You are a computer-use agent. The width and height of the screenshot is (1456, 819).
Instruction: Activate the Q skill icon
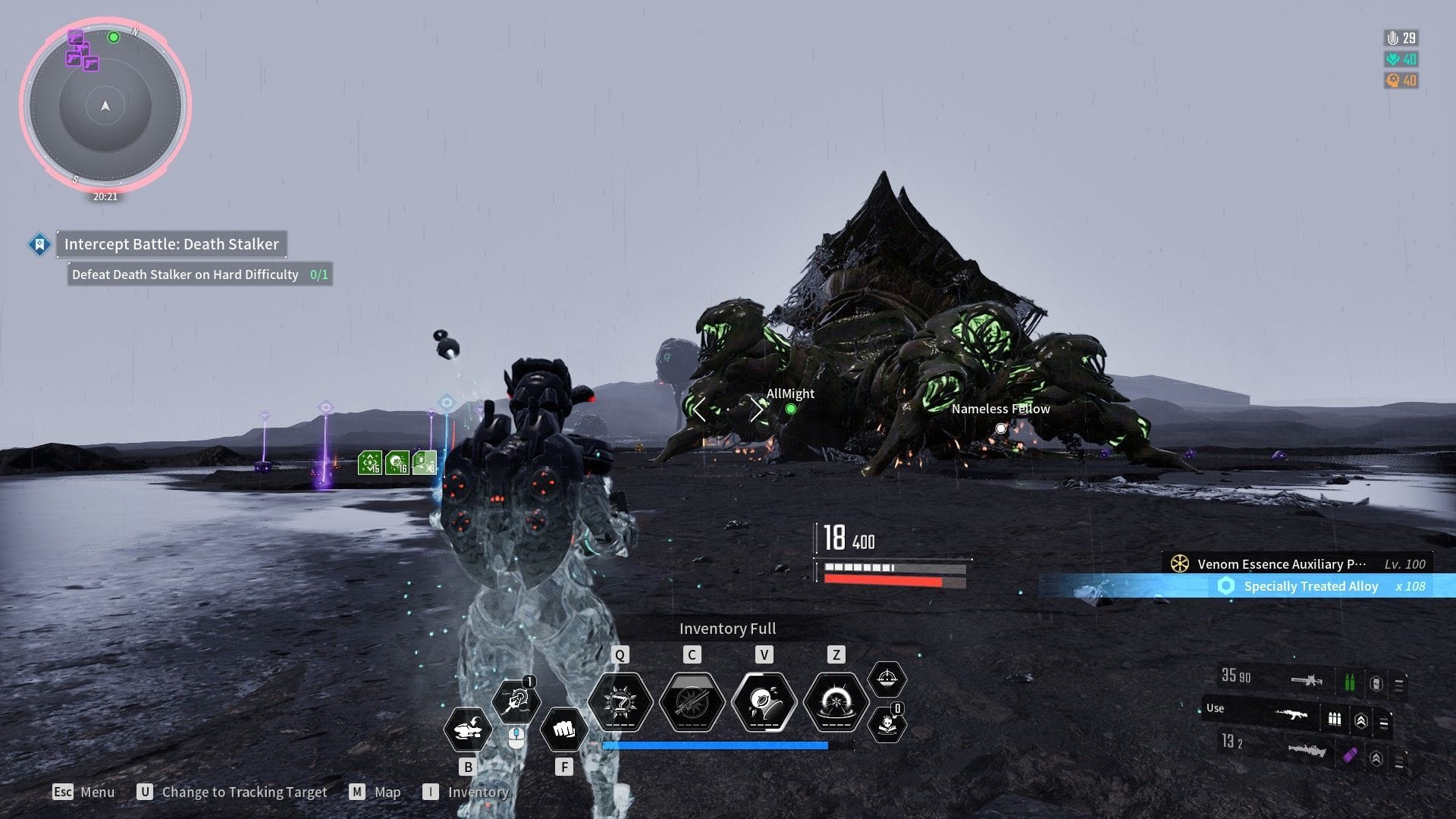[620, 701]
